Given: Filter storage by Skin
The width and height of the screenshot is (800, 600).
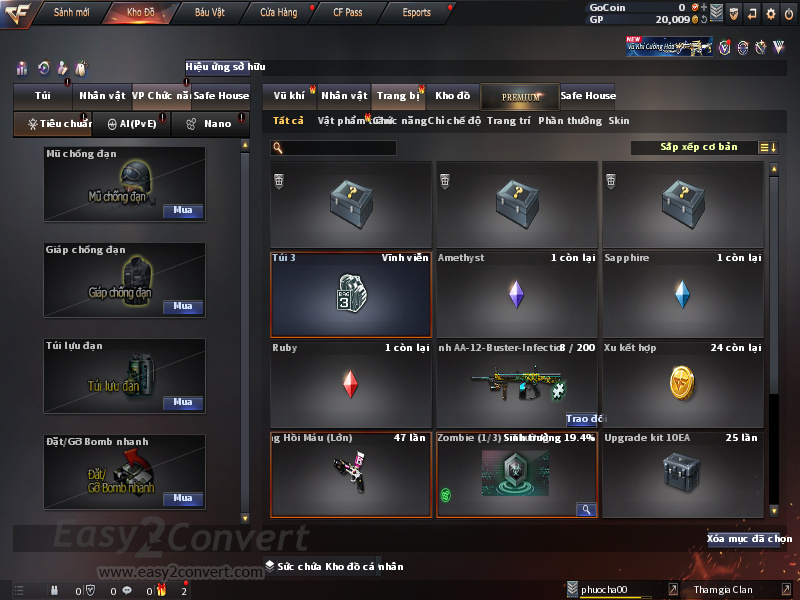Looking at the screenshot, I should pos(619,121).
